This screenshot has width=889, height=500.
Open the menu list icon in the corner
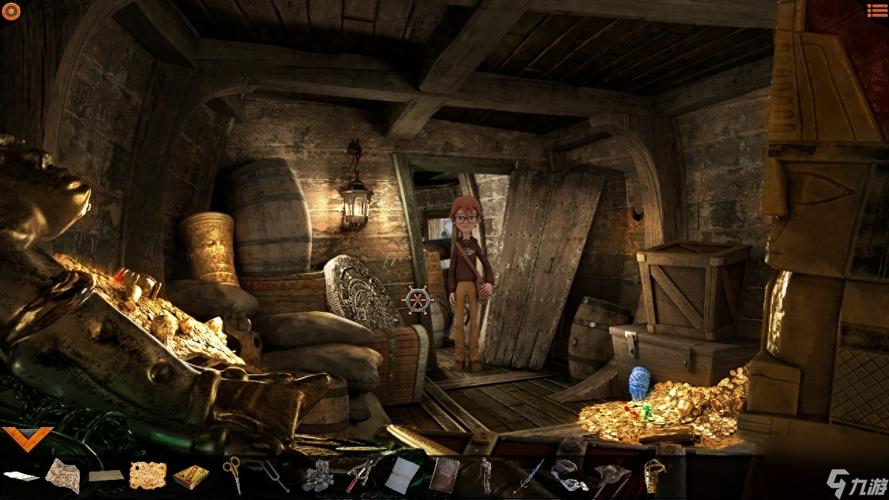[877, 10]
